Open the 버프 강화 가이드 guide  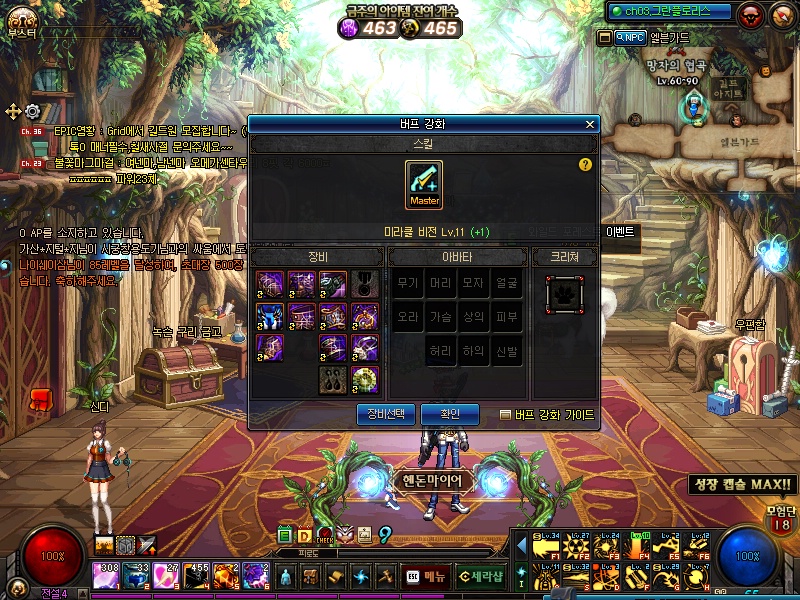547,415
